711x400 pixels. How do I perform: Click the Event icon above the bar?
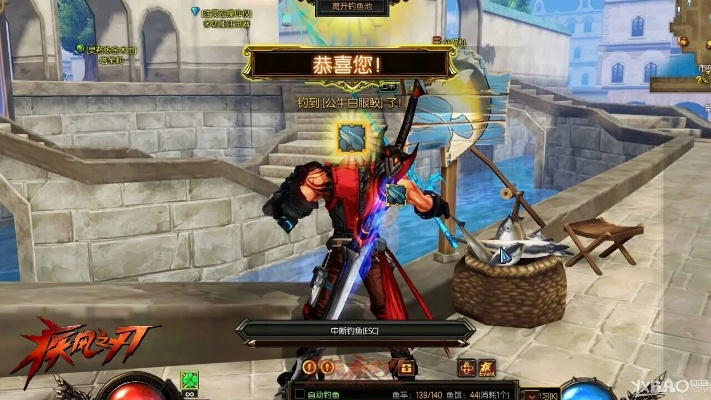(487, 367)
